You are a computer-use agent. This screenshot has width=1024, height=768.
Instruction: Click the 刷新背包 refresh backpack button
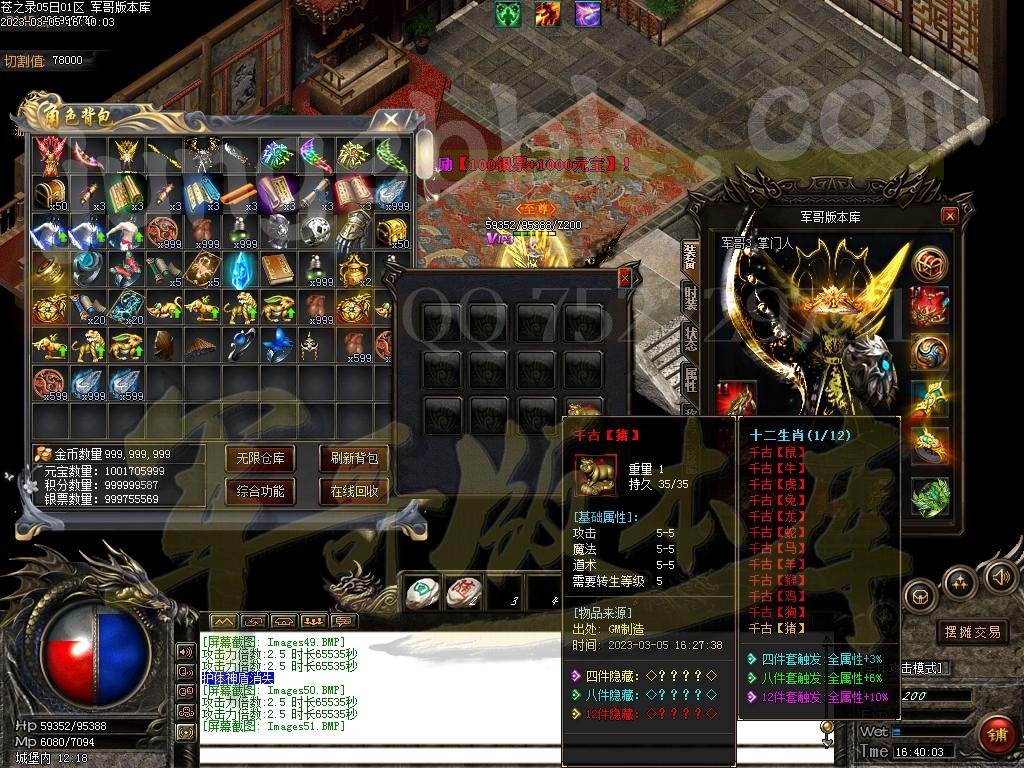click(x=354, y=459)
